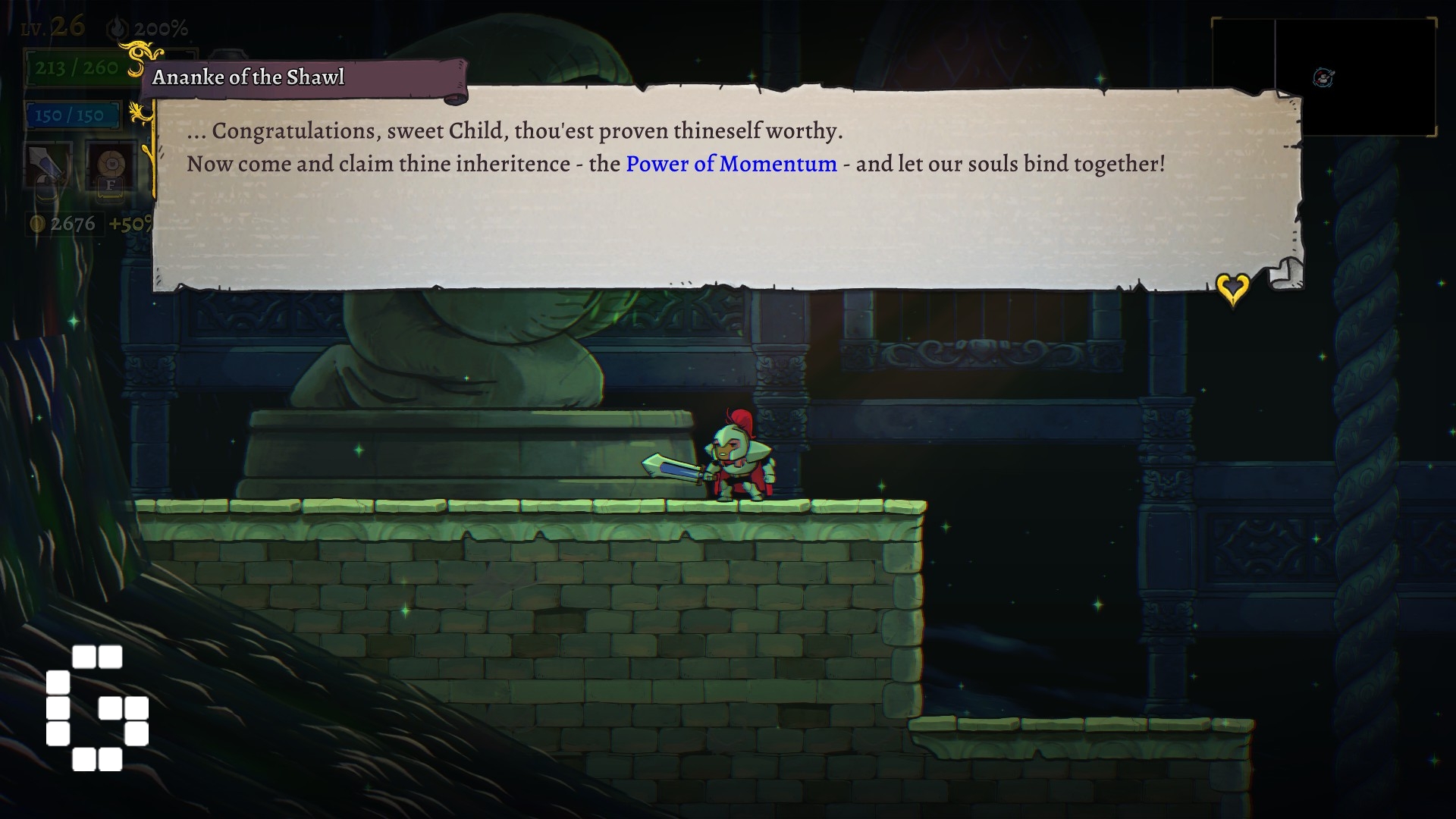
Task: Select the sword weapon ability icon
Action: coord(47,165)
